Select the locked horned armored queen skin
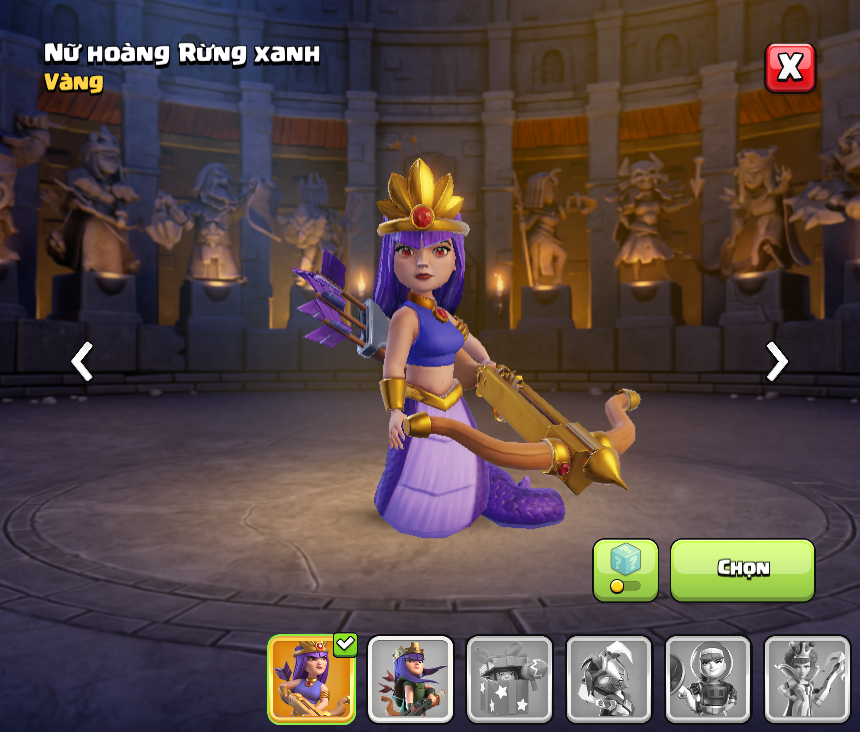 coord(608,679)
